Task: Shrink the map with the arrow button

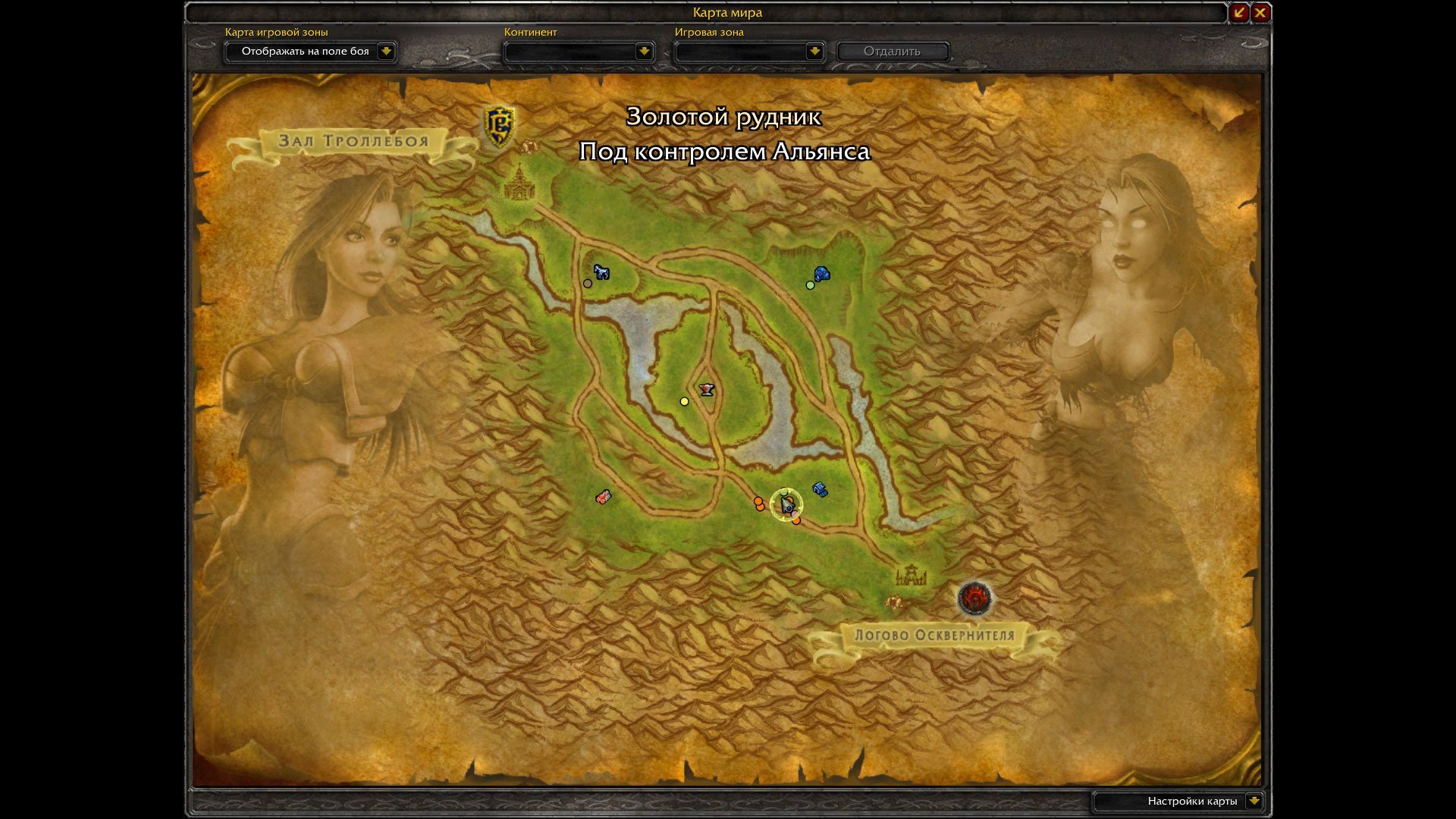Action: pos(1239,12)
